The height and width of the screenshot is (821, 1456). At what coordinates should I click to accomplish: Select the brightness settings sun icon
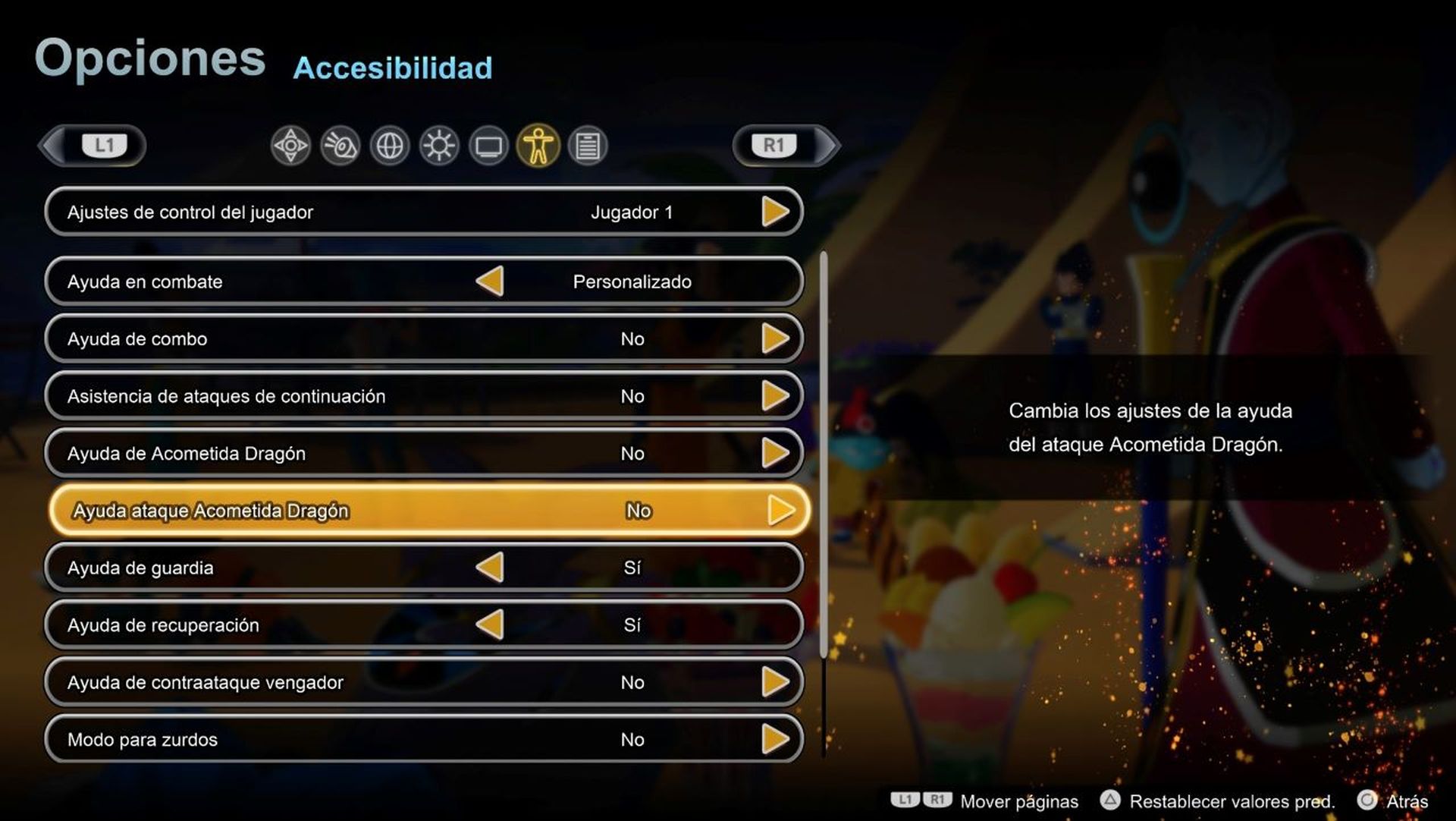(438, 146)
